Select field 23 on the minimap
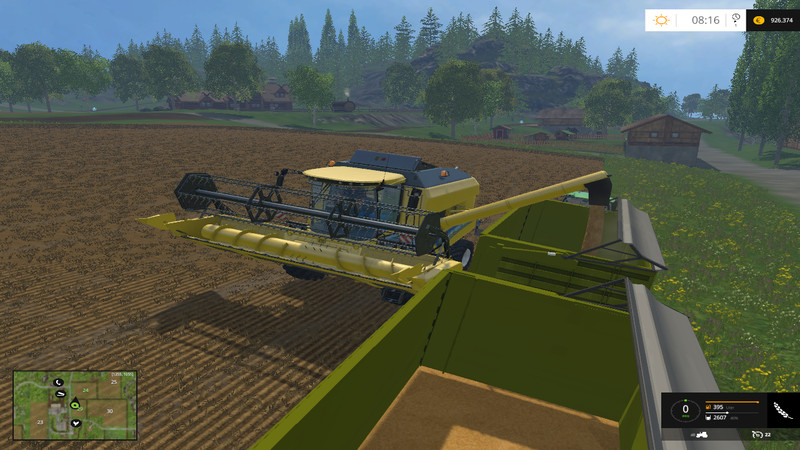800x450 pixels. point(40,423)
